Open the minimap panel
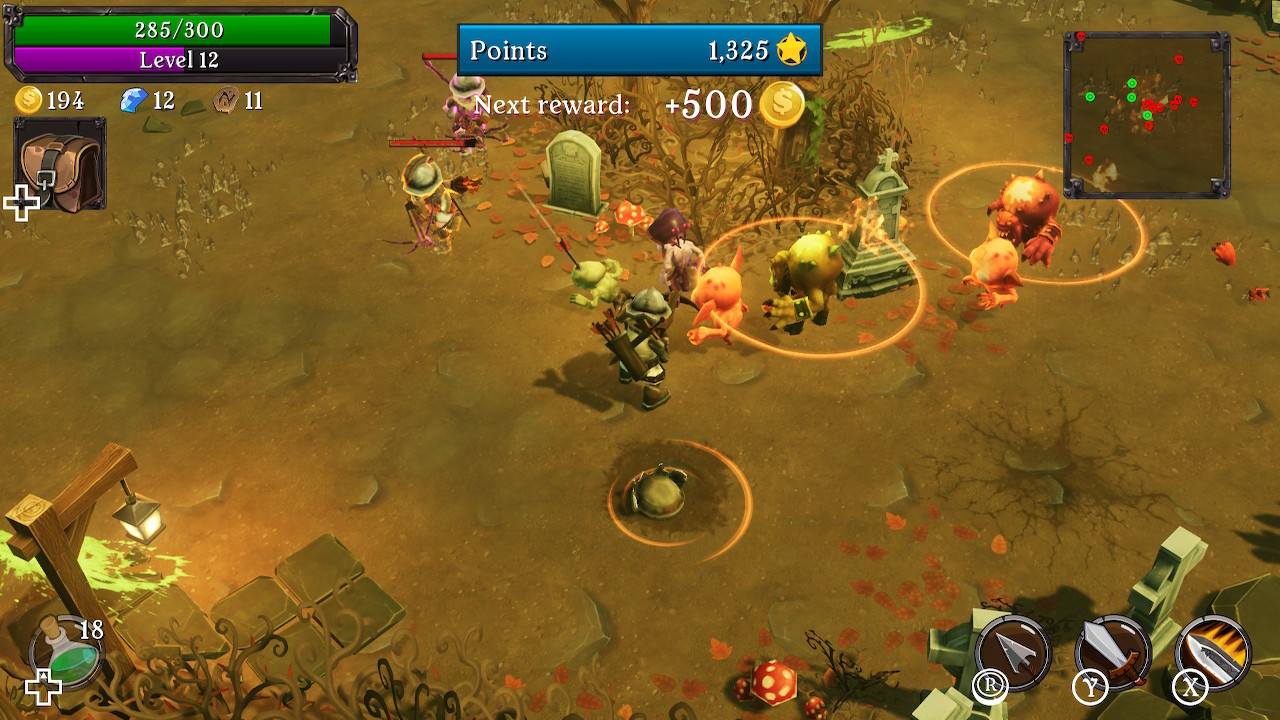 click(x=1146, y=106)
